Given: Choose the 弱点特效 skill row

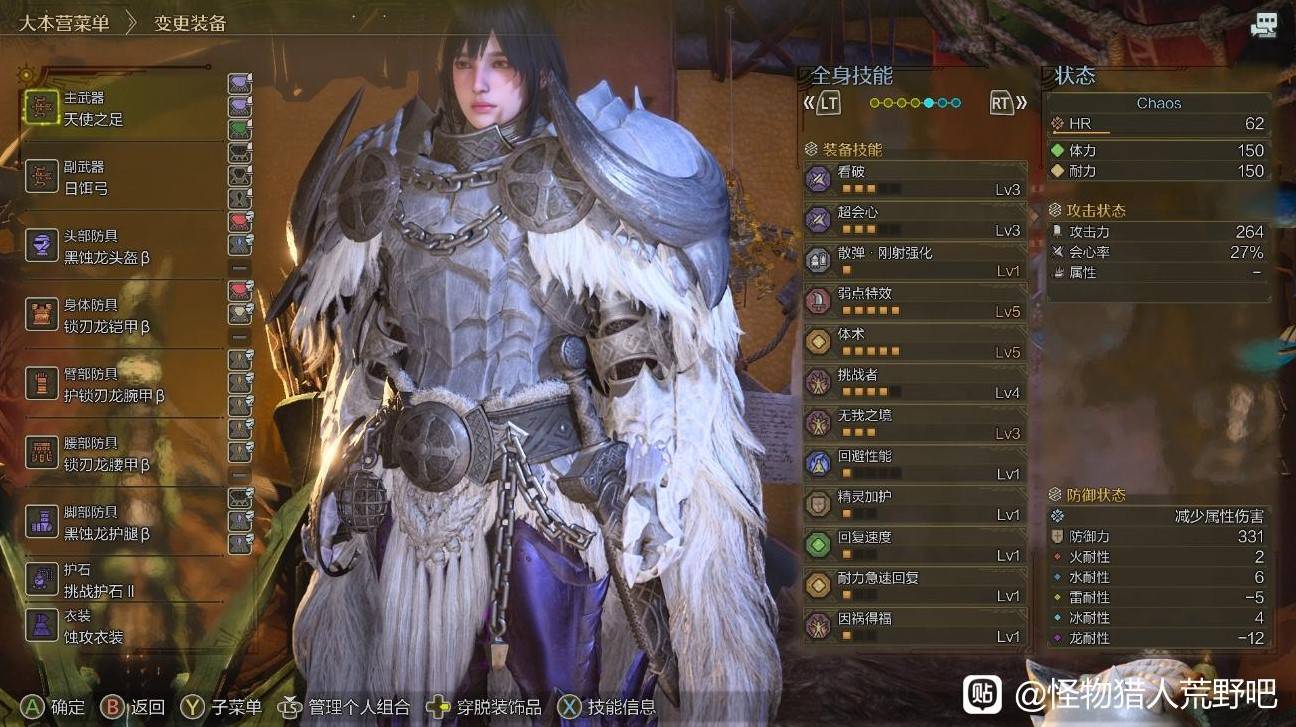Looking at the screenshot, I should pos(915,302).
